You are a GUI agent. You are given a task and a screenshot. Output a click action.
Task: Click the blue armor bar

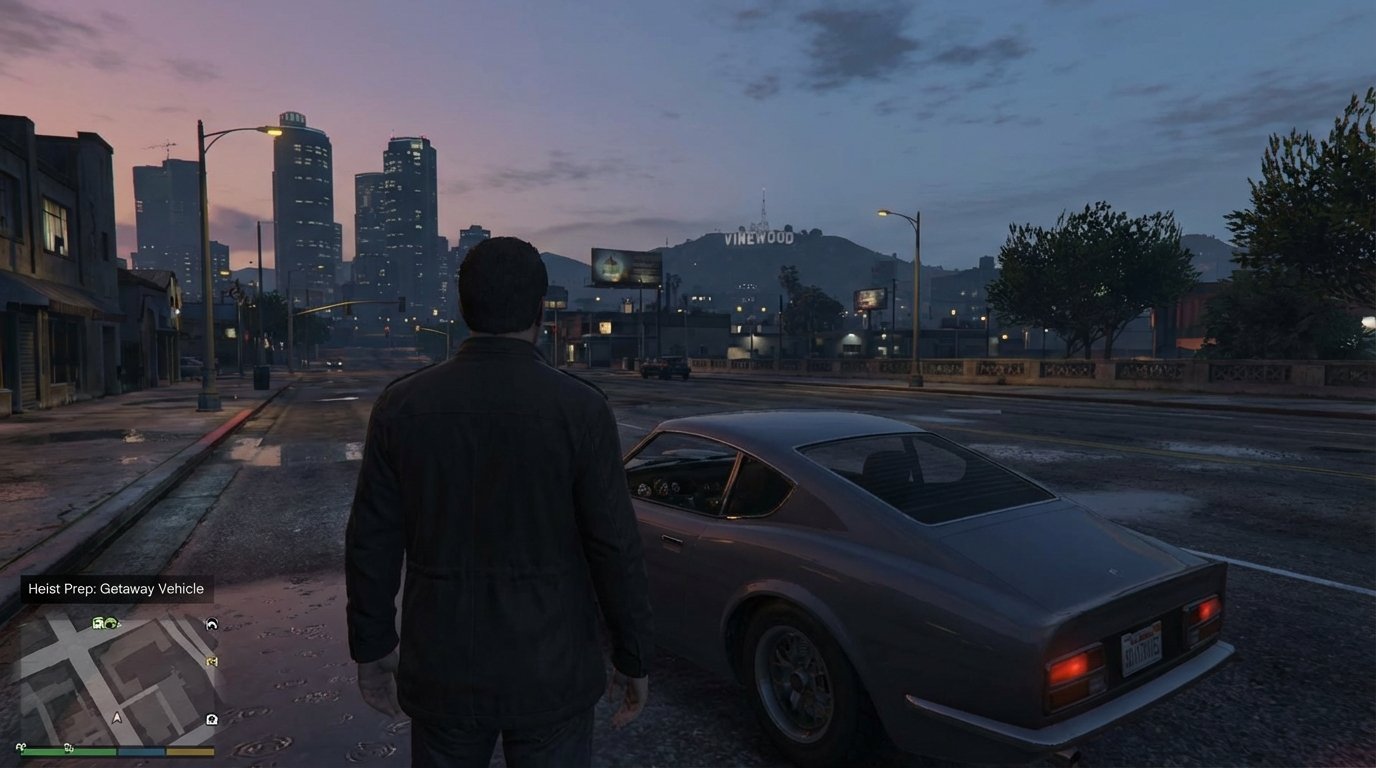140,751
